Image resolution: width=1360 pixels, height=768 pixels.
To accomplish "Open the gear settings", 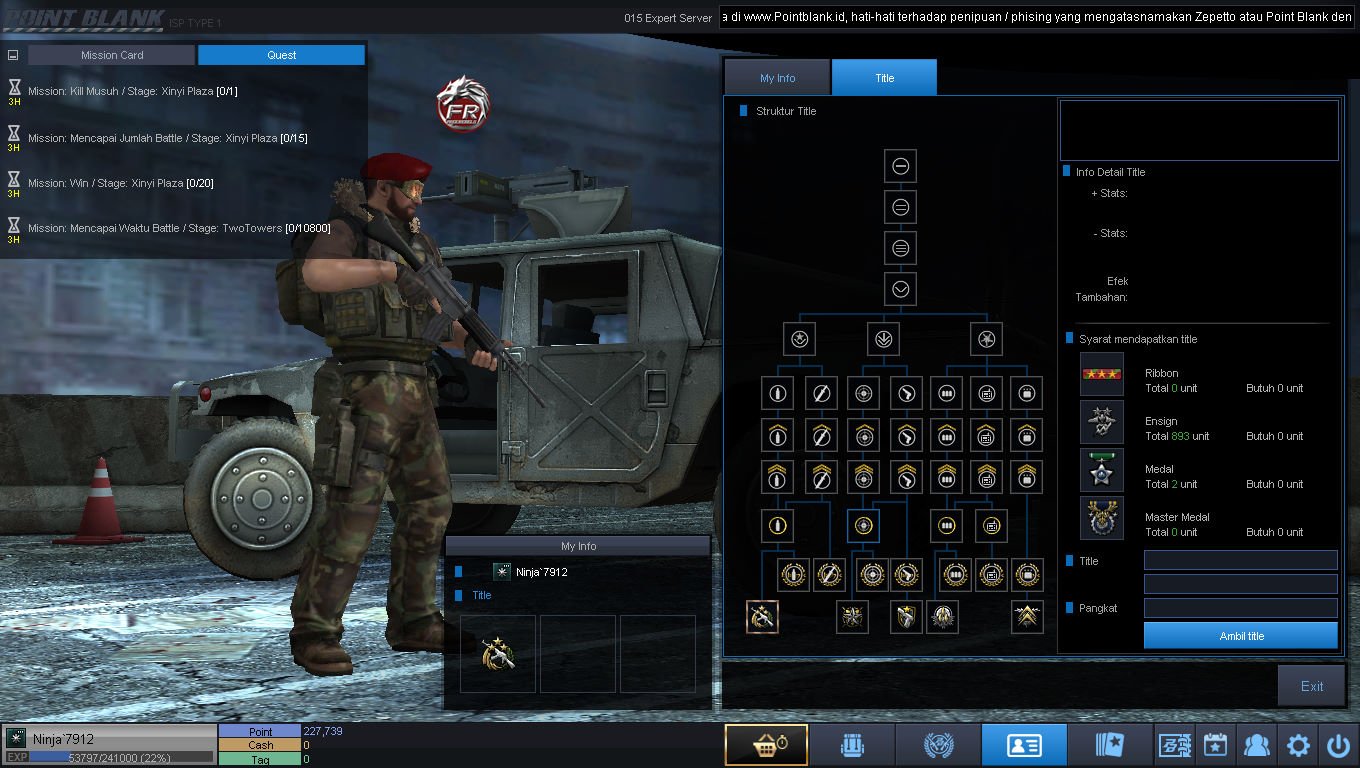I will [1298, 745].
